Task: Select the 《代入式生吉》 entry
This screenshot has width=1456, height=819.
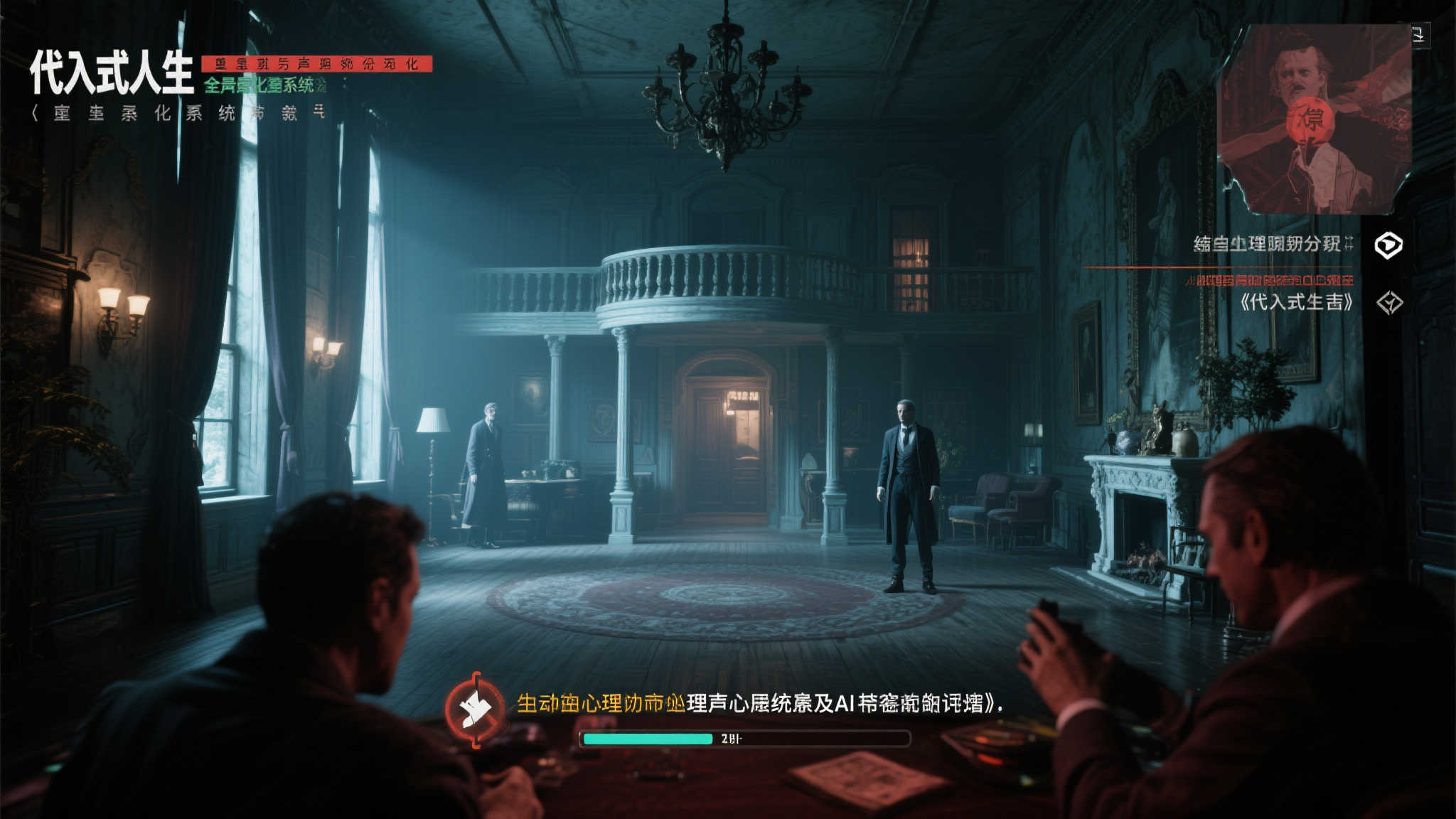Action: click(1296, 303)
